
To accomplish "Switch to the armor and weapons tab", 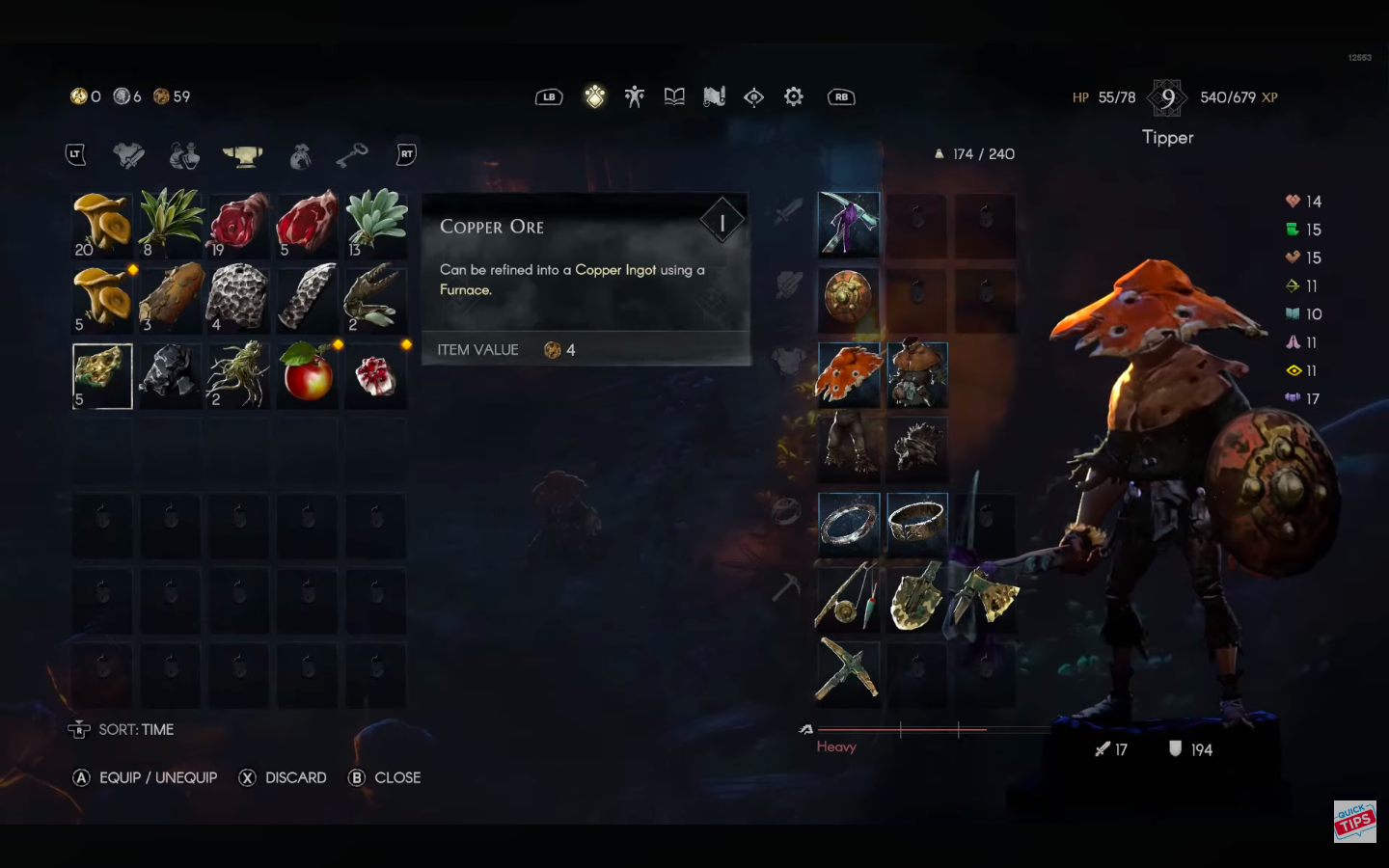I will point(130,154).
